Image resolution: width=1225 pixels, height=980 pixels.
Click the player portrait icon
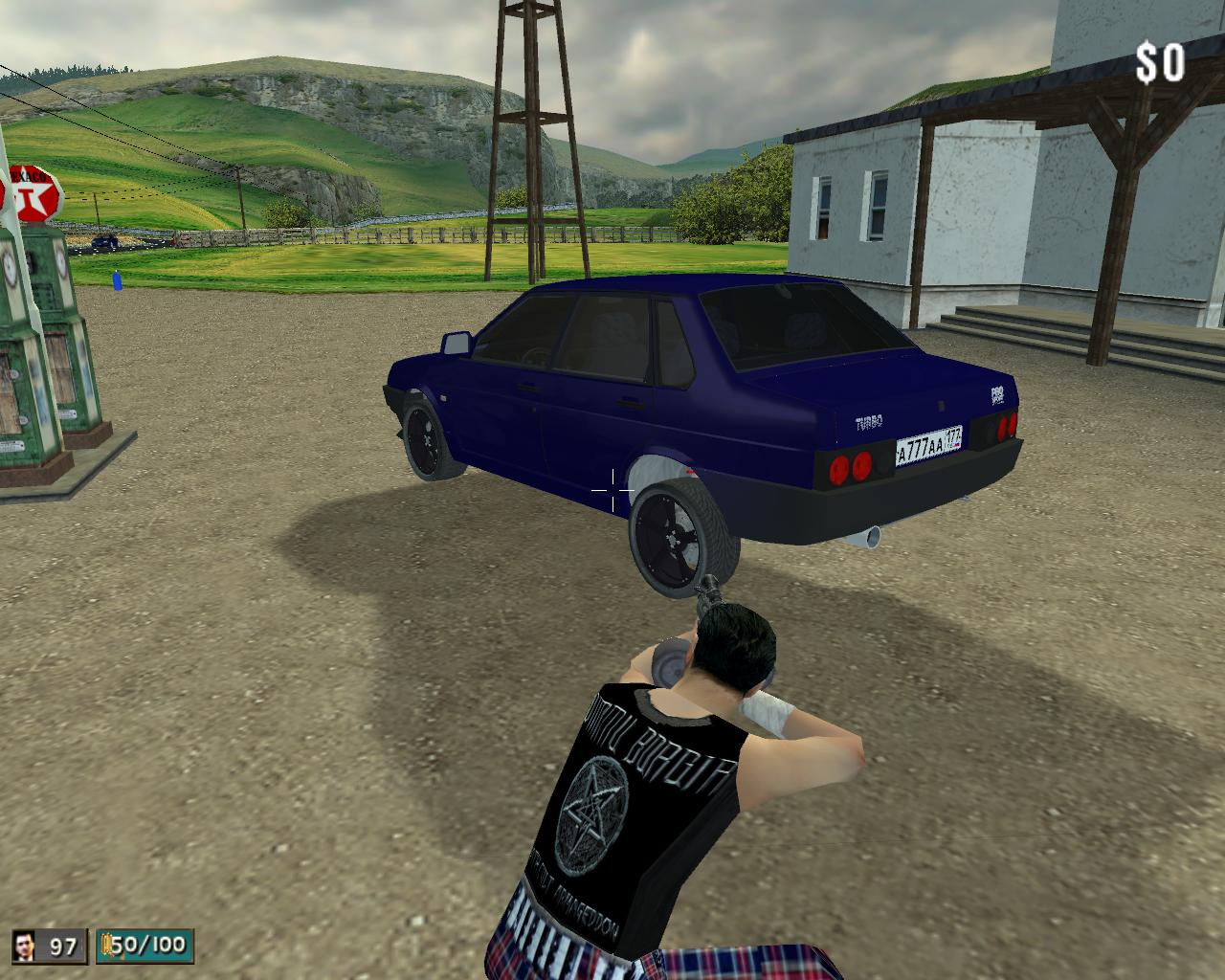click(x=25, y=946)
